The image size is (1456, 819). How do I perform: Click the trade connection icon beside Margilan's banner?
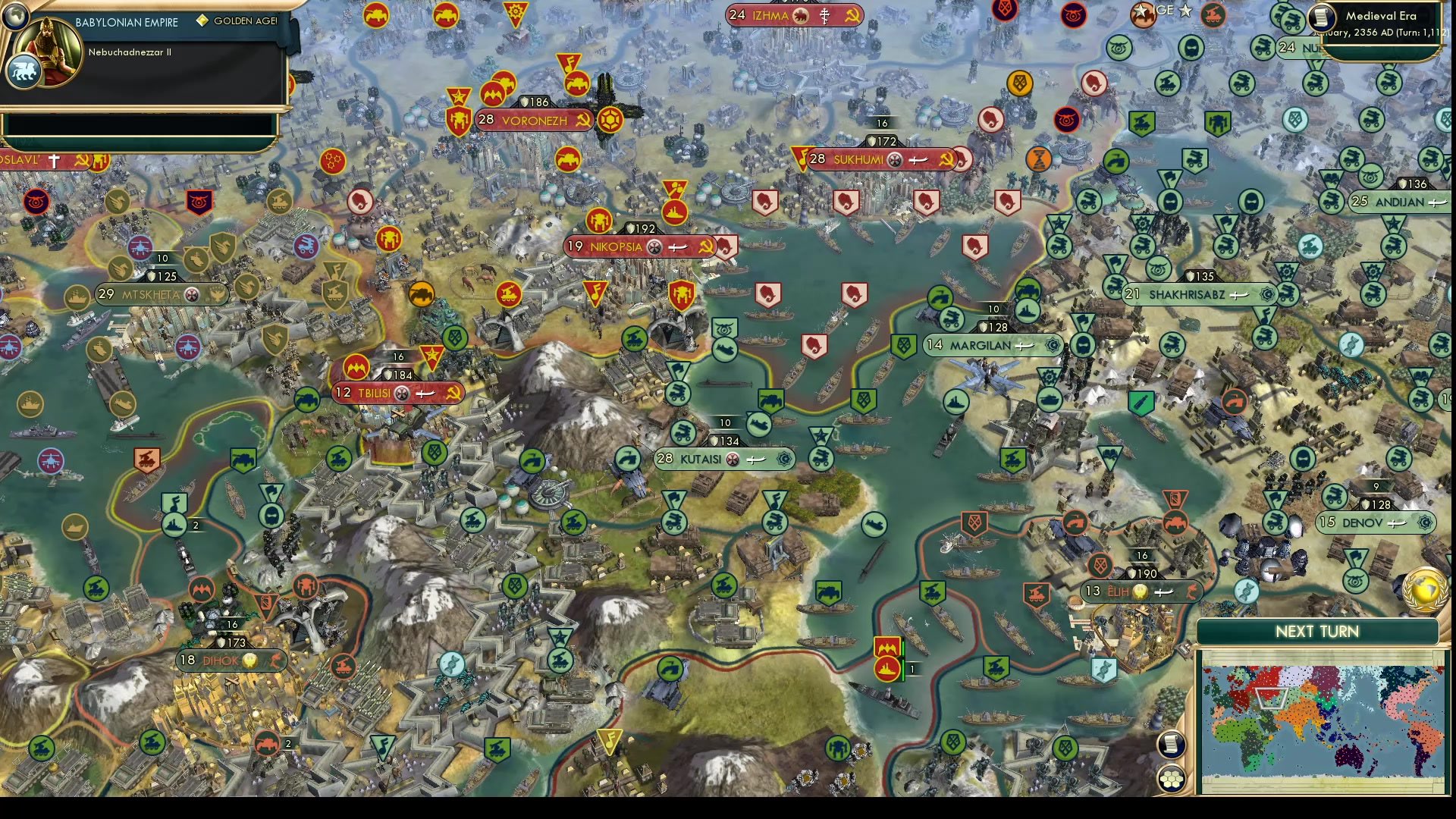(1025, 346)
